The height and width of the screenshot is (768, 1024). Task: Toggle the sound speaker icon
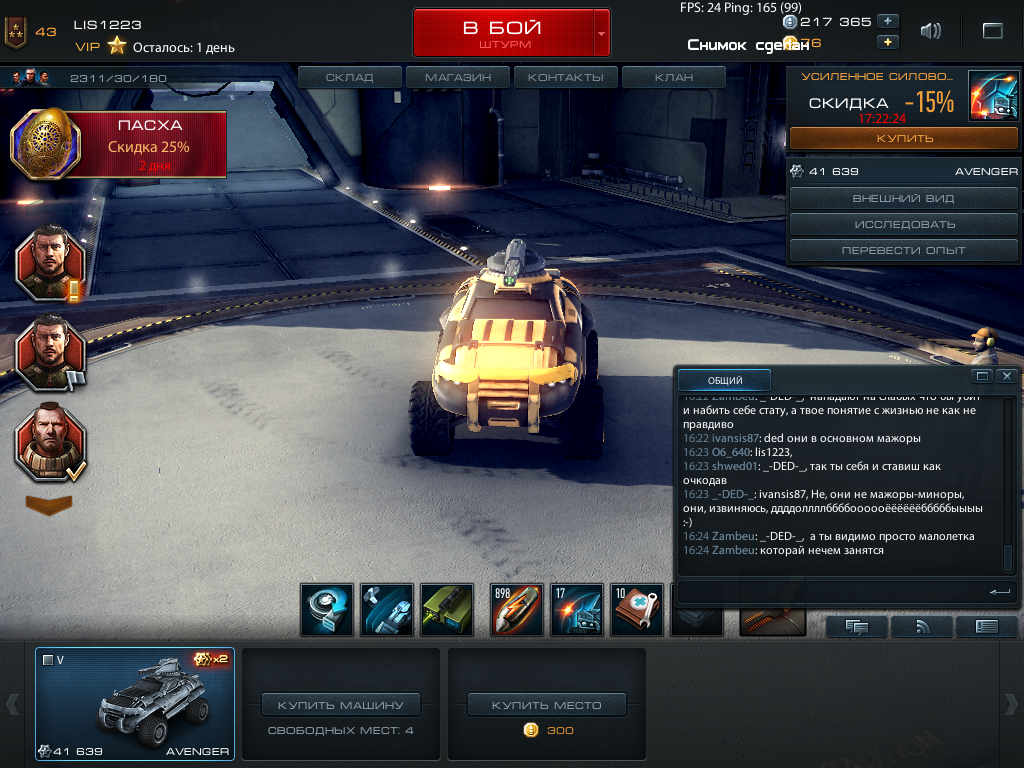(931, 31)
